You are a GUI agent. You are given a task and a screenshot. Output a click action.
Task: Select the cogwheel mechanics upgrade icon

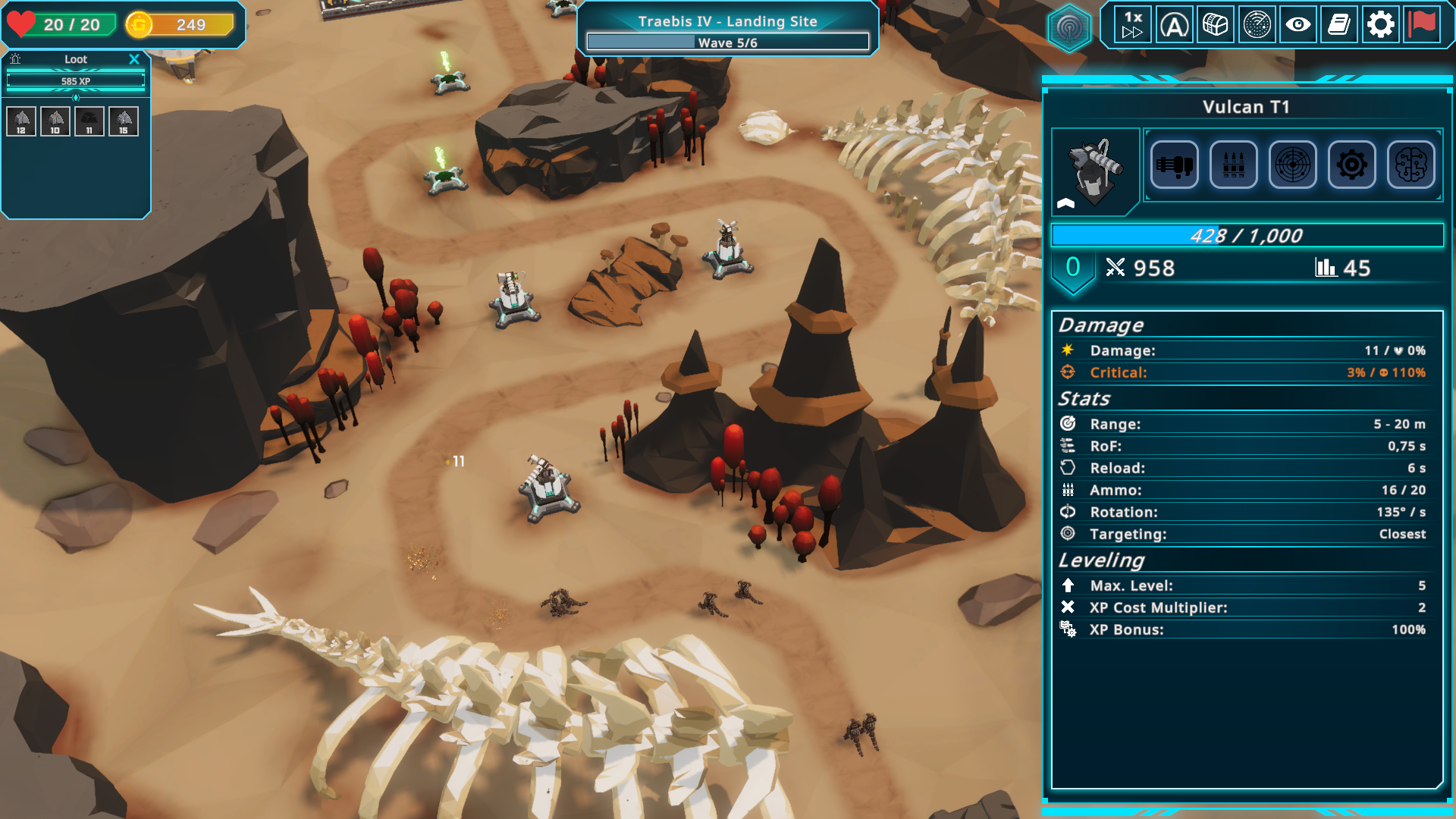click(x=1351, y=165)
